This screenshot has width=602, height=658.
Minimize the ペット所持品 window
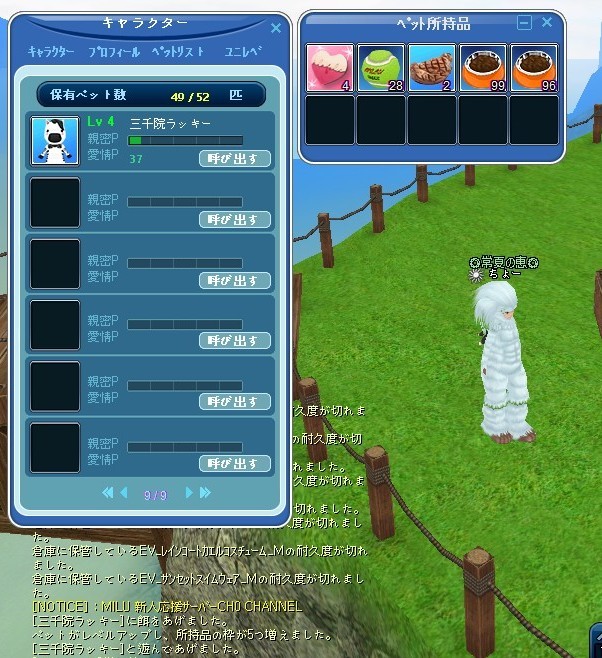point(524,22)
